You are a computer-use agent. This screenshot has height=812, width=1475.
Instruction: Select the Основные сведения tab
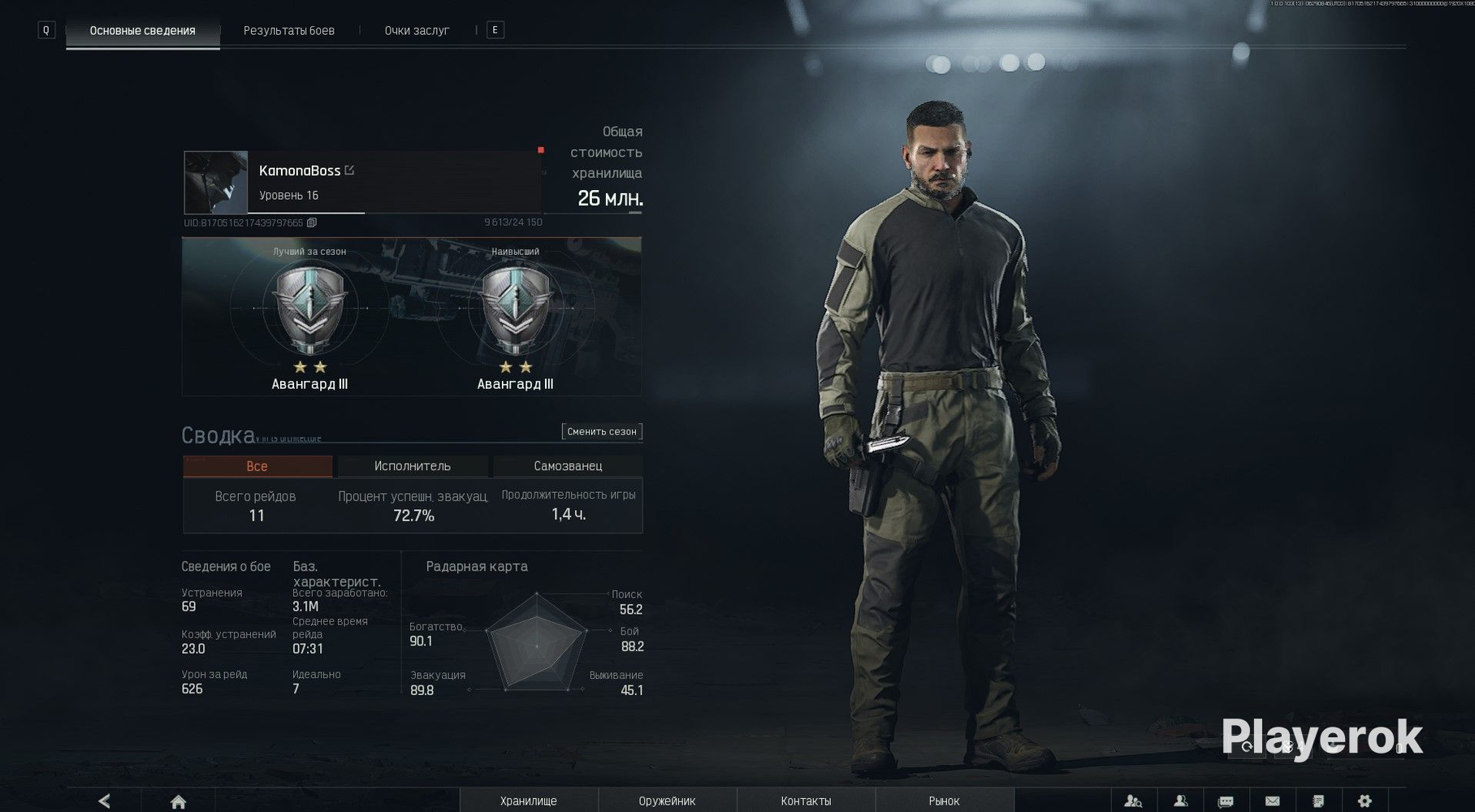[x=142, y=31]
